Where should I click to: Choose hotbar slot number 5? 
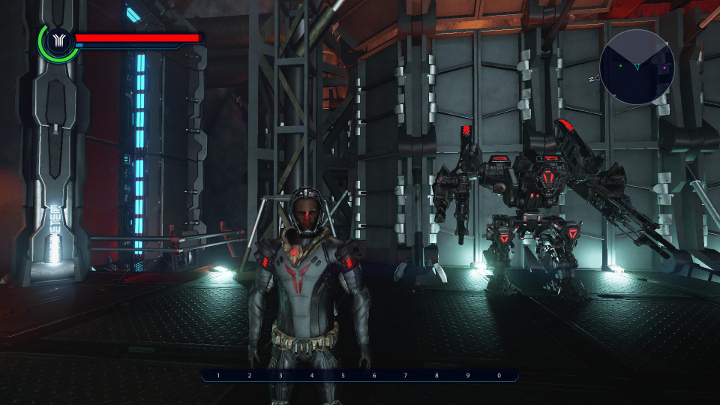pyautogui.click(x=343, y=376)
